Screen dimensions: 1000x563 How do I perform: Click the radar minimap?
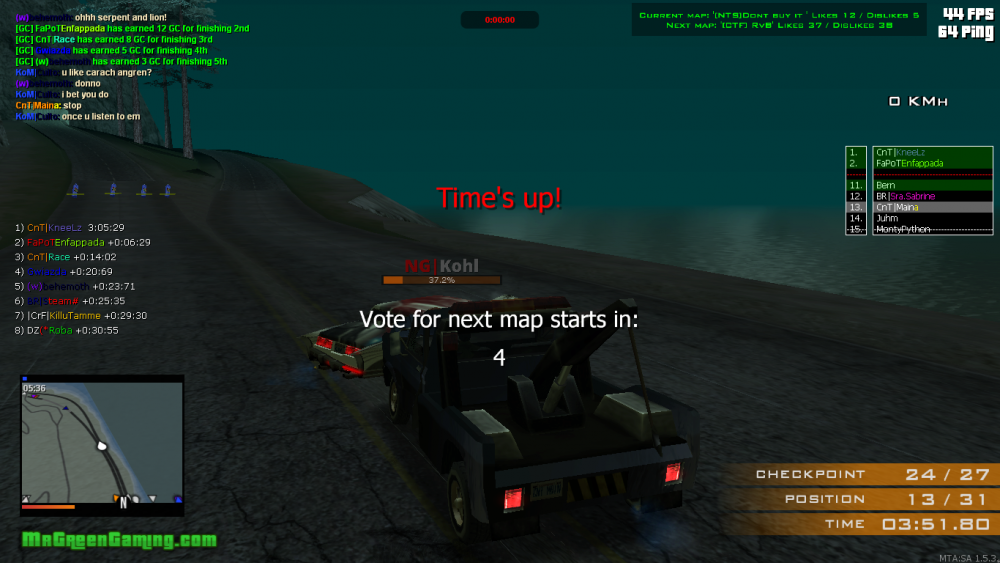tap(102, 445)
